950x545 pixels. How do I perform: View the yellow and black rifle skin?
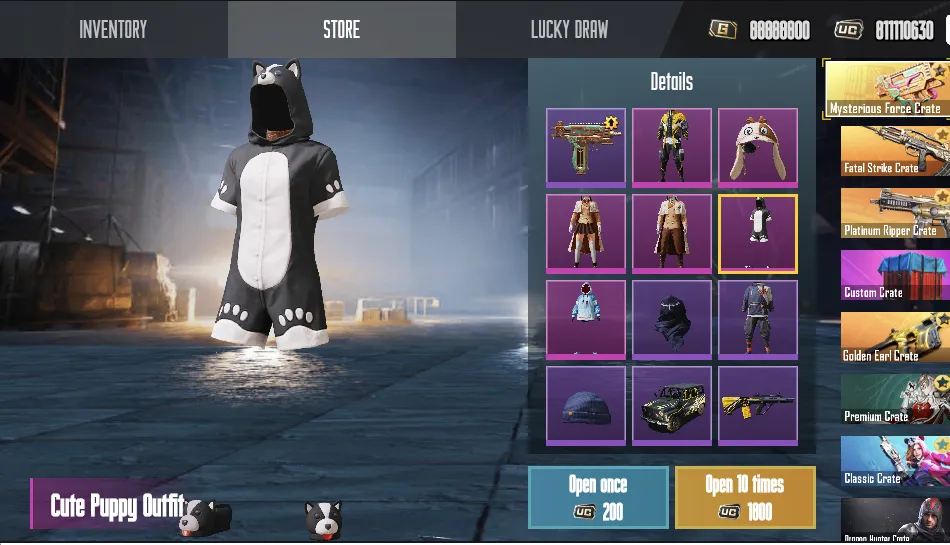point(758,405)
